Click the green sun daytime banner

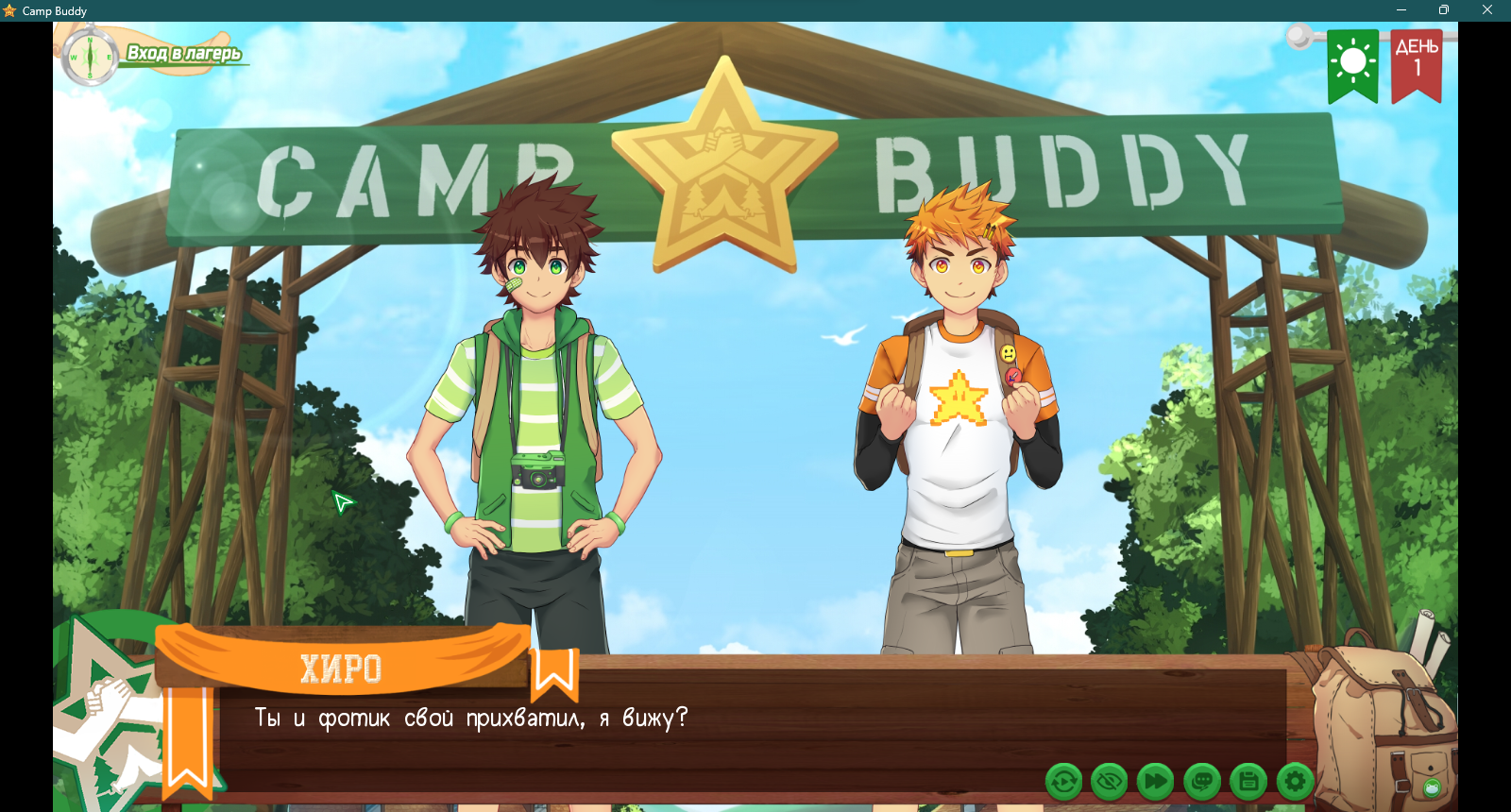[1352, 64]
